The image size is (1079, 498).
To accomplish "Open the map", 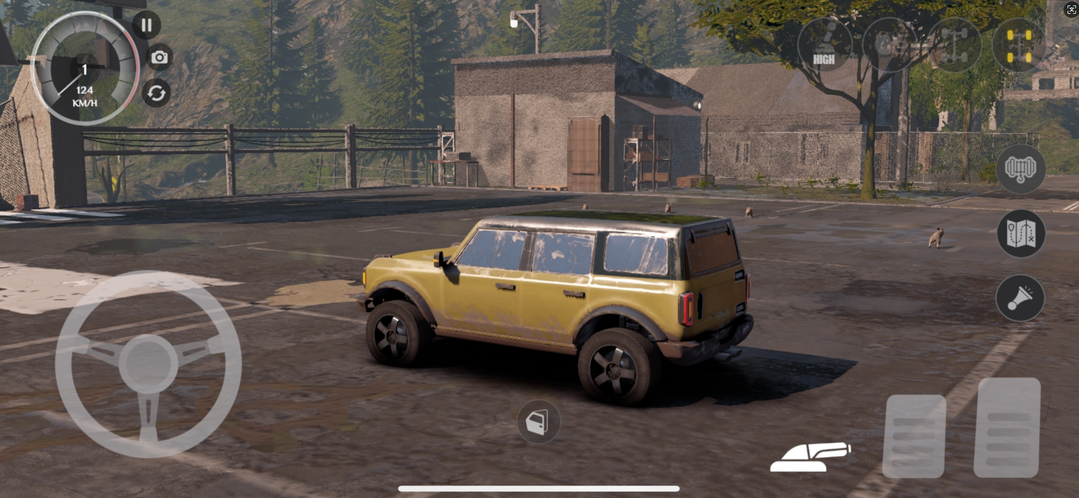I will (1020, 234).
